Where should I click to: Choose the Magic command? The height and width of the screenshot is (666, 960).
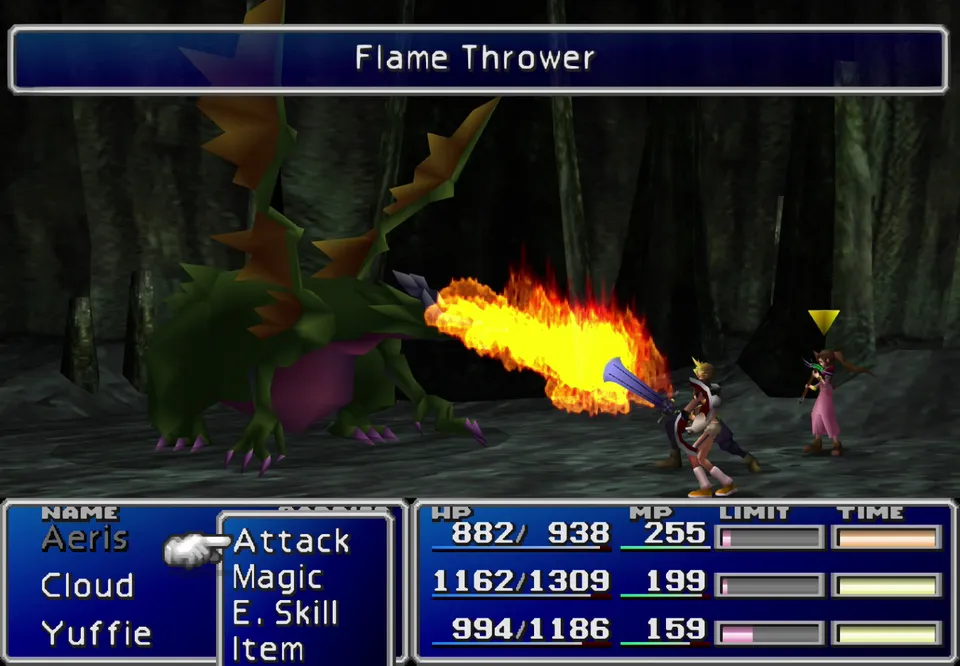pyautogui.click(x=277, y=578)
